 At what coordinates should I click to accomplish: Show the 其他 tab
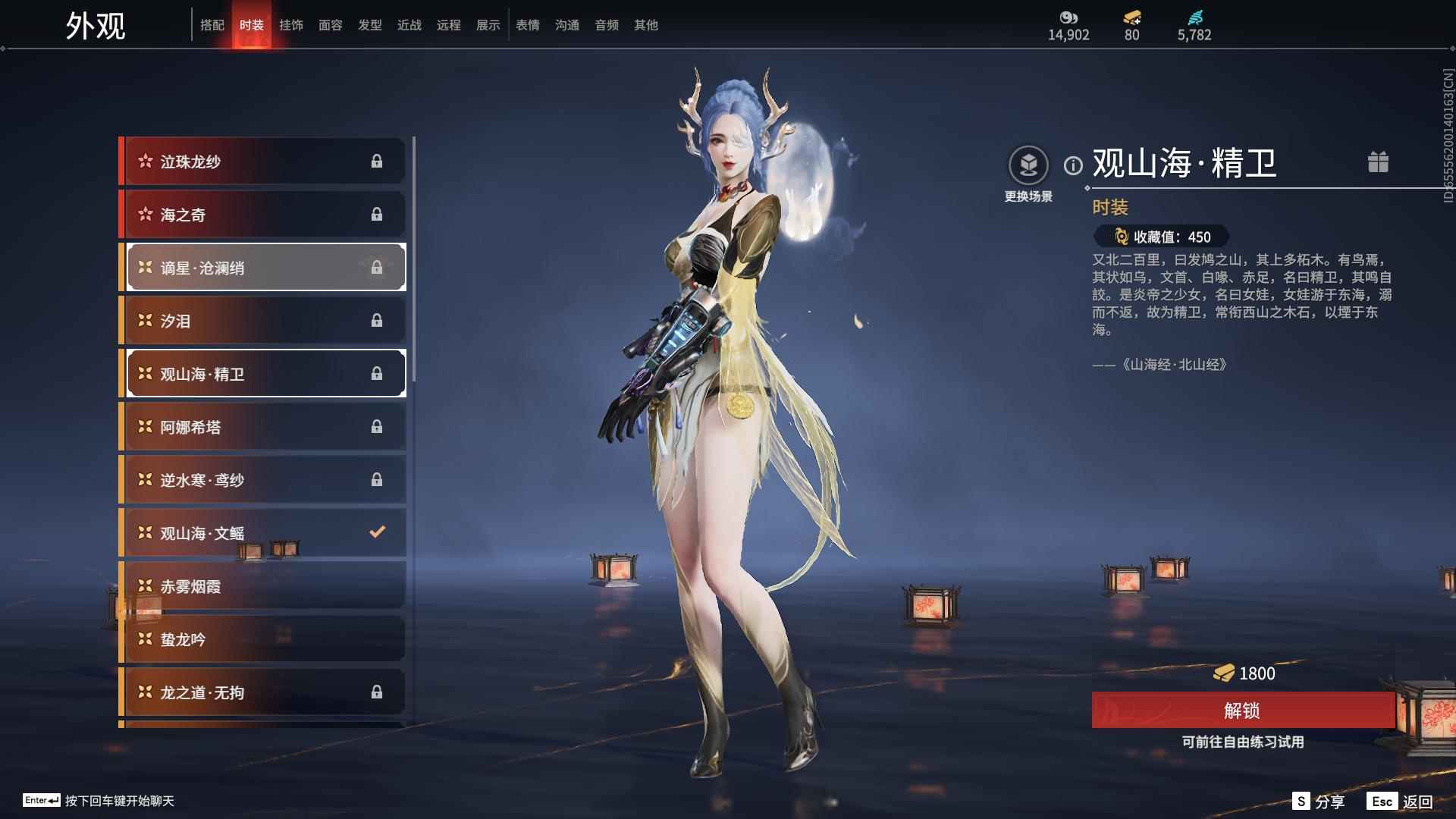(x=646, y=25)
